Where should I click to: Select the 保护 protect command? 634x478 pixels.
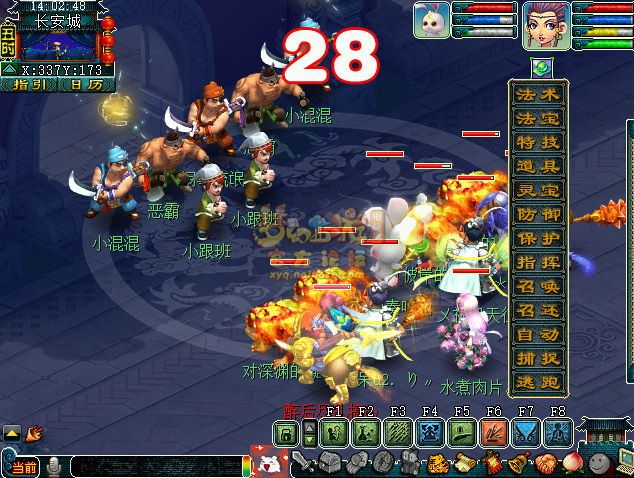[x=537, y=239]
